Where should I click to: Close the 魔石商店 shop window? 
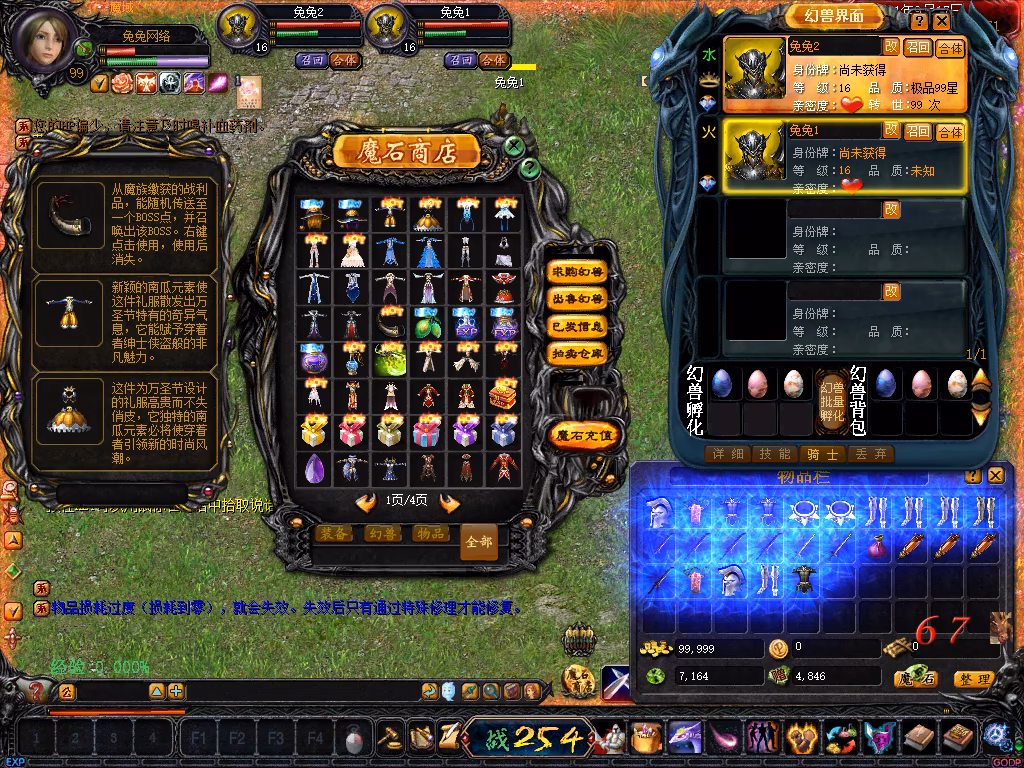(x=513, y=146)
